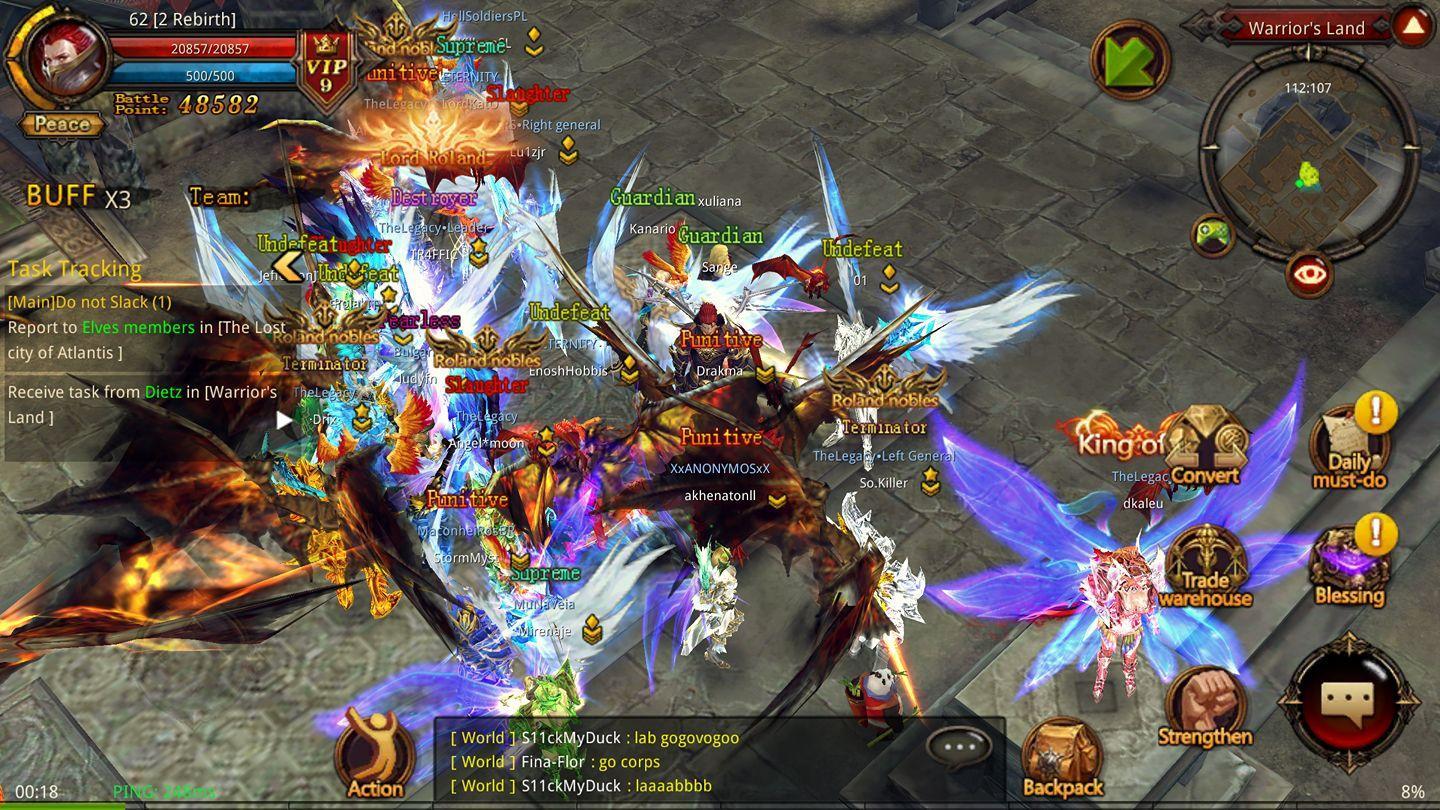This screenshot has width=1440, height=810.
Task: Collapse the Warrior's Land triangle button
Action: (x=1413, y=27)
